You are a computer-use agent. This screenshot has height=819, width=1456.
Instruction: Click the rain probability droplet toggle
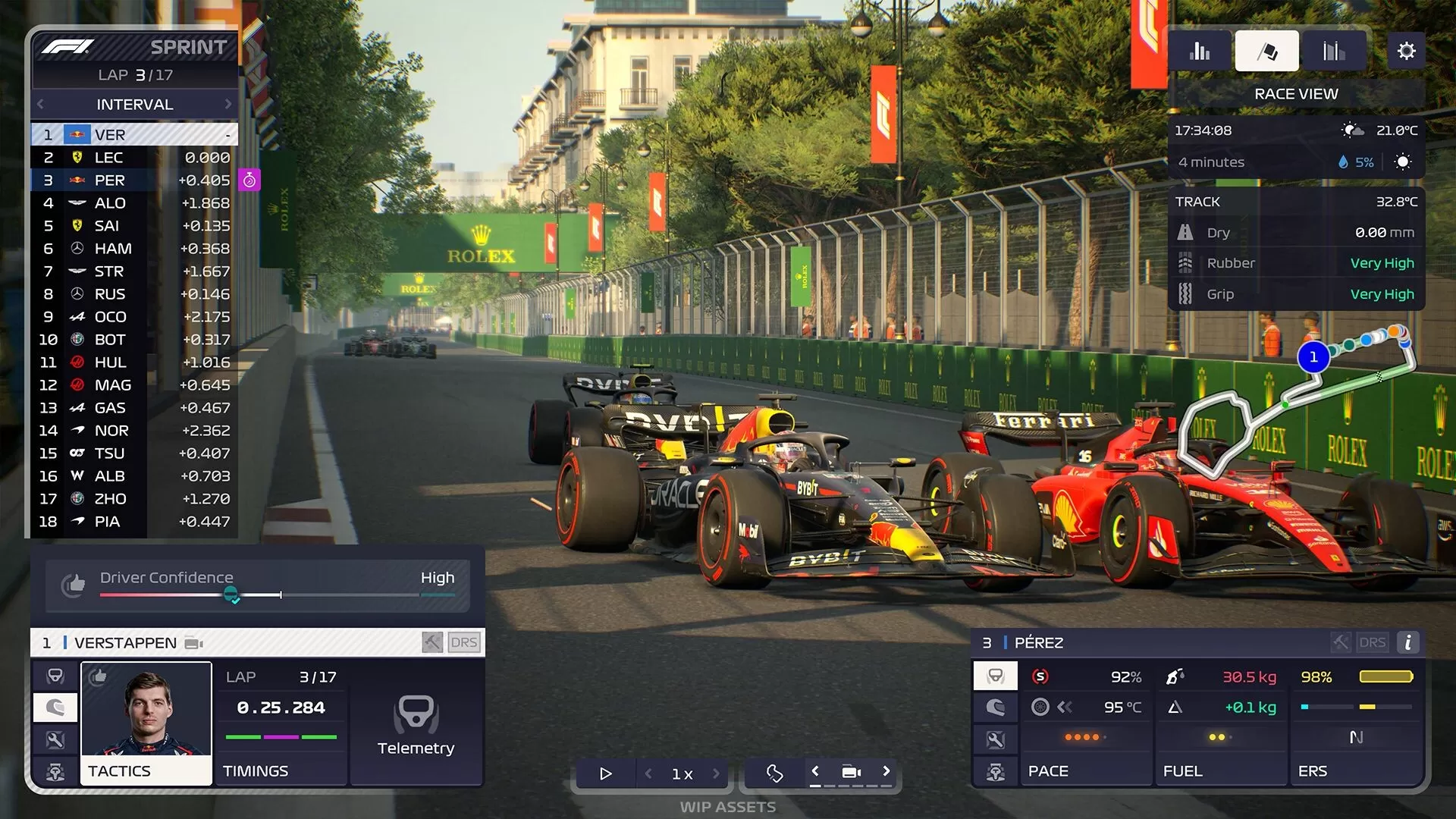coord(1342,162)
